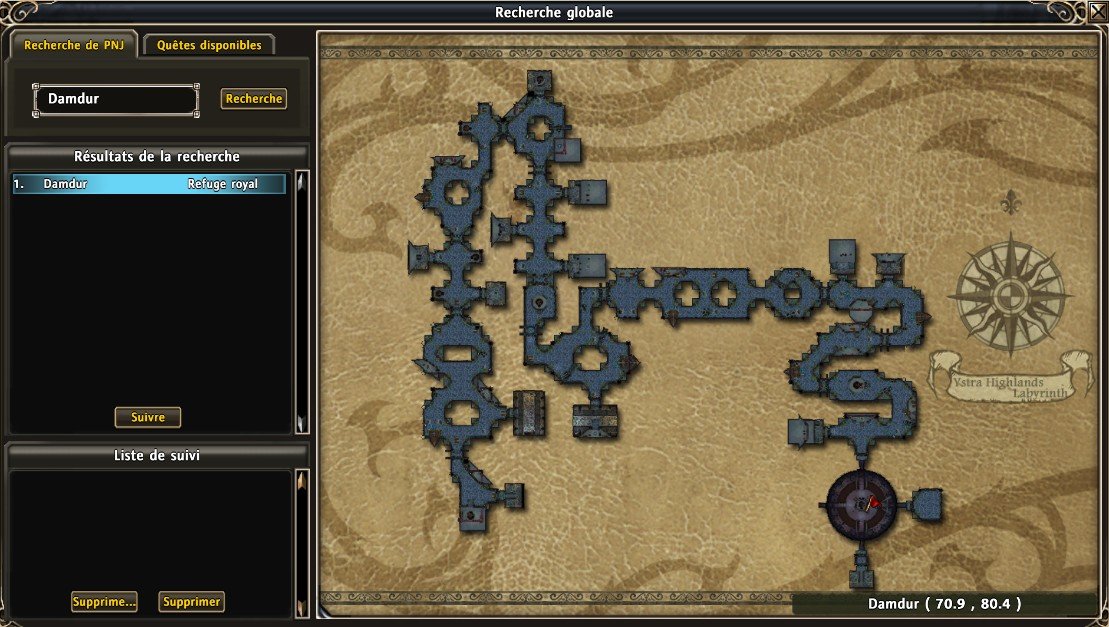
Task: Switch to the Quêtes disponibles tab
Action: 208,45
